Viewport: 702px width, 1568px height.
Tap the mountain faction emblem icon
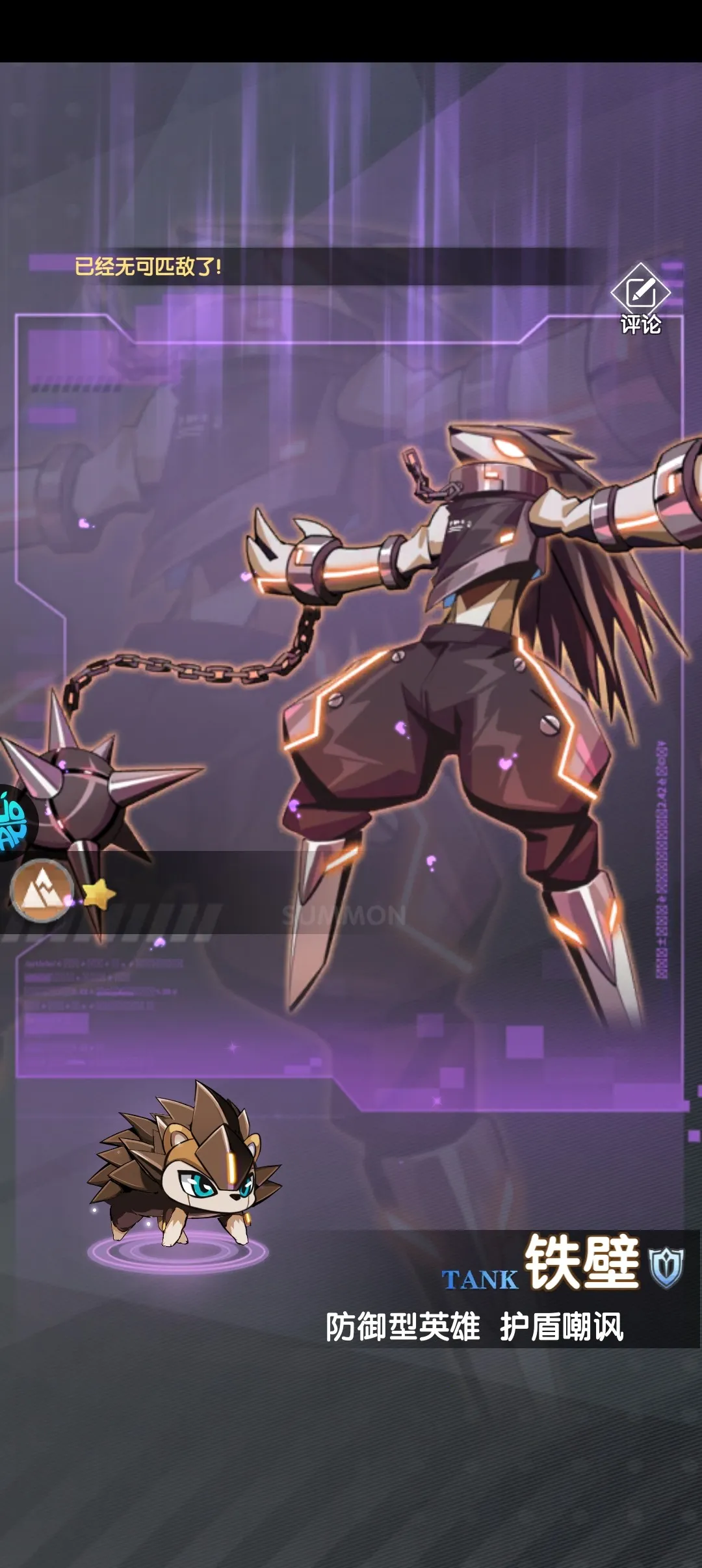(42, 891)
